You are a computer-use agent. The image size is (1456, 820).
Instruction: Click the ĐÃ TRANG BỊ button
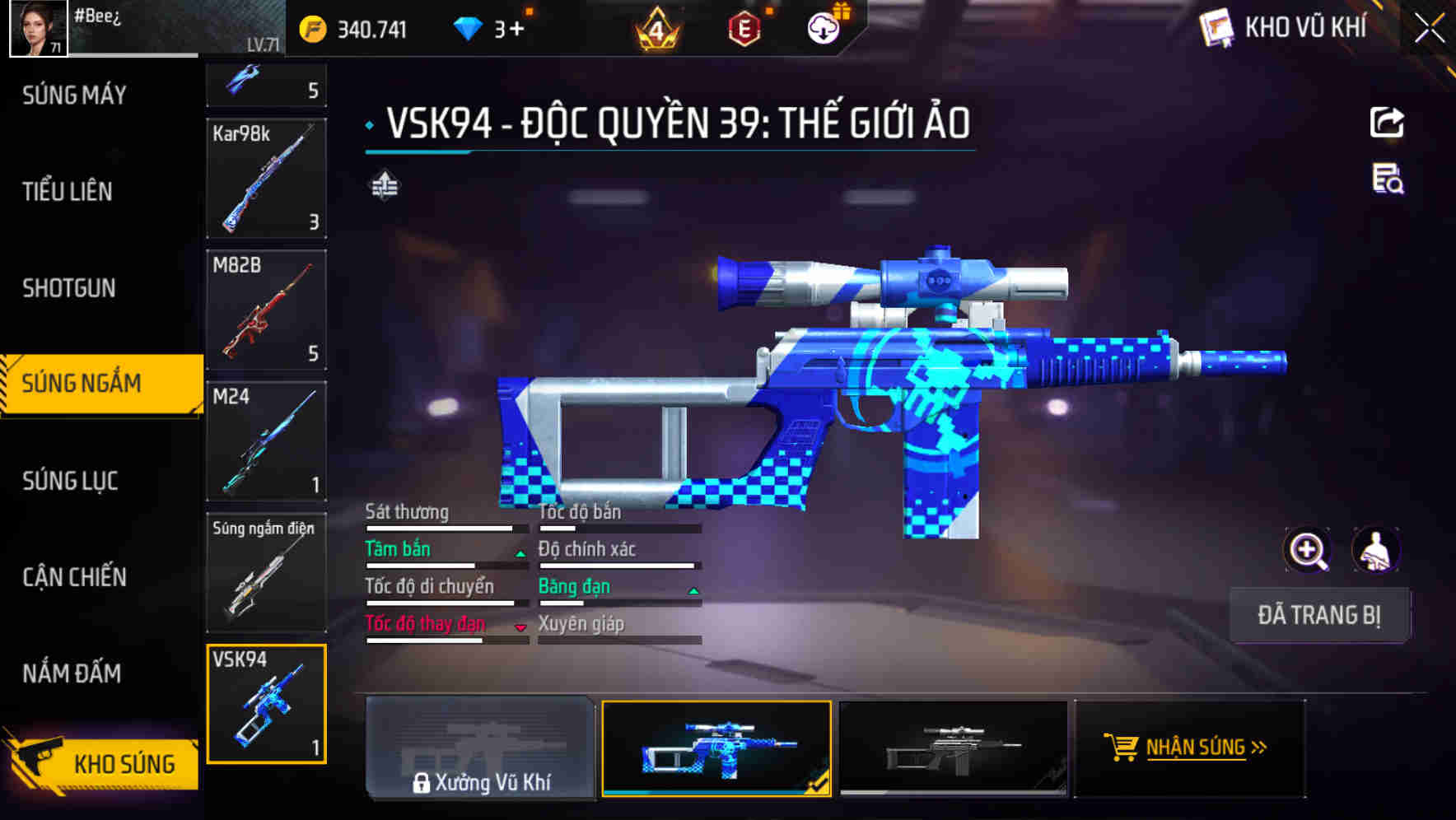pos(1319,615)
